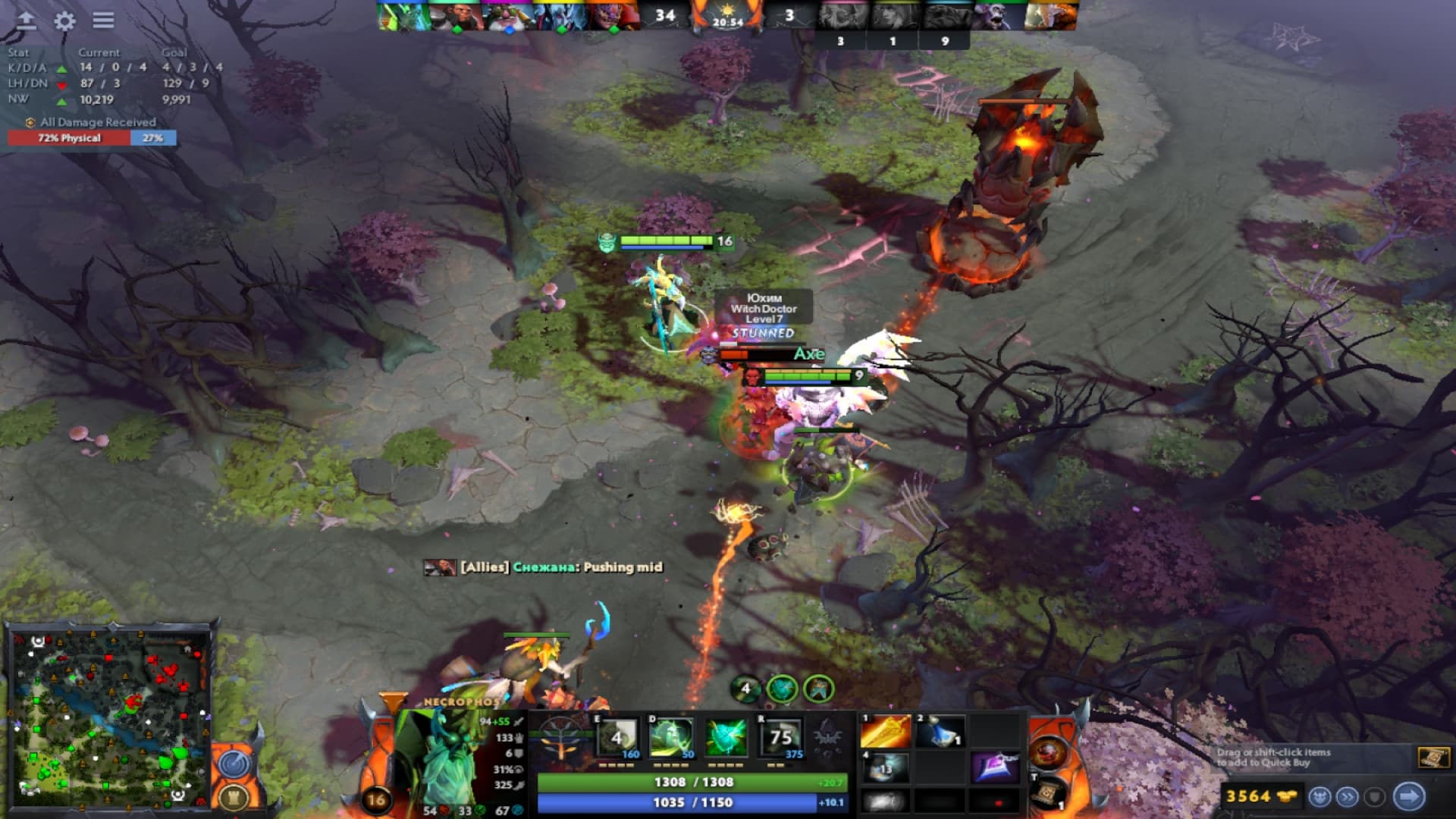The image size is (1456, 819).
Task: Click the courier icon beside the gold counter
Action: click(x=1321, y=797)
